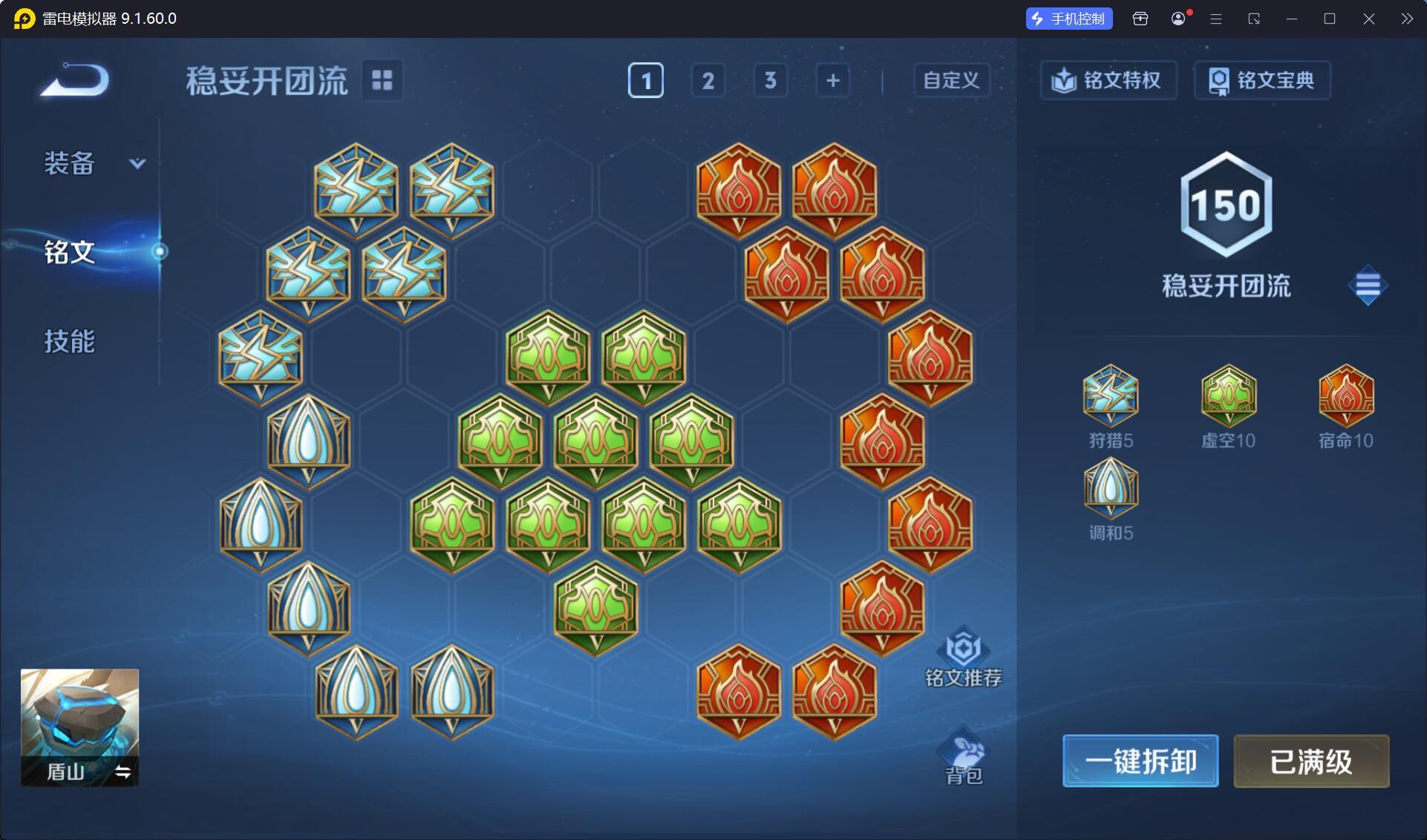Image resolution: width=1427 pixels, height=840 pixels.
Task: Add a new inscription page
Action: point(832,80)
